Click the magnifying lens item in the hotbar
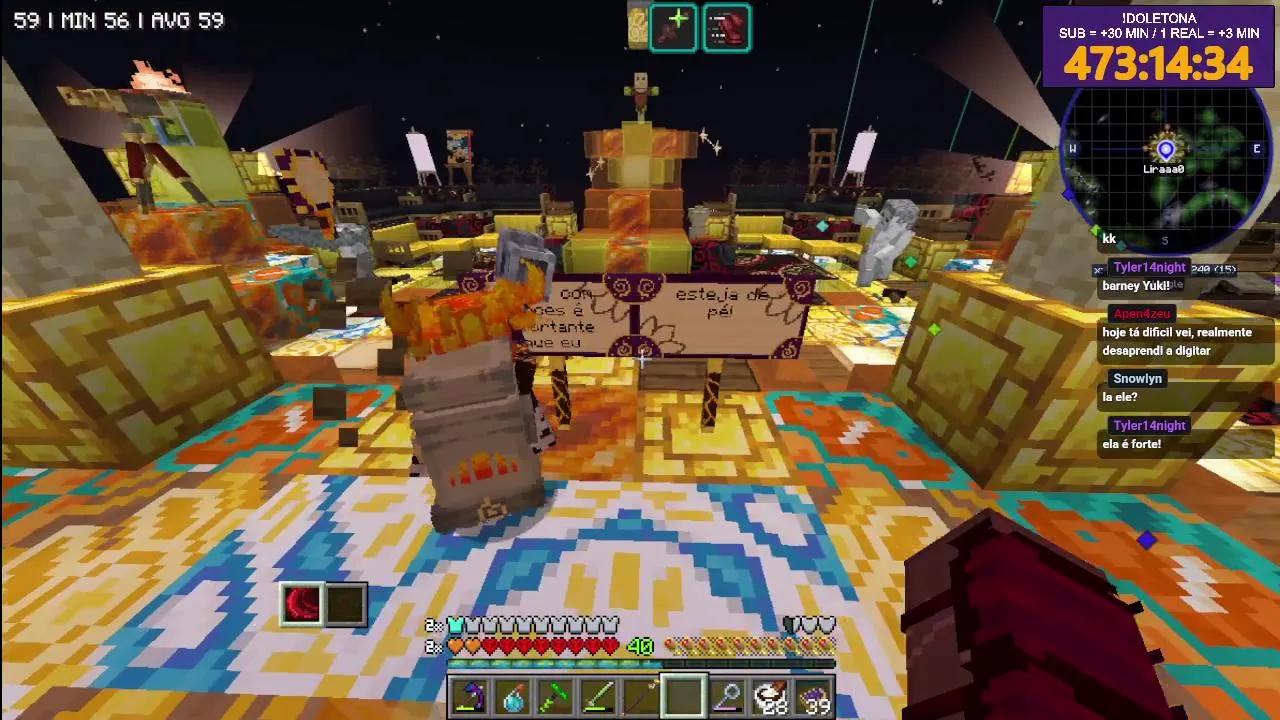 tap(727, 697)
